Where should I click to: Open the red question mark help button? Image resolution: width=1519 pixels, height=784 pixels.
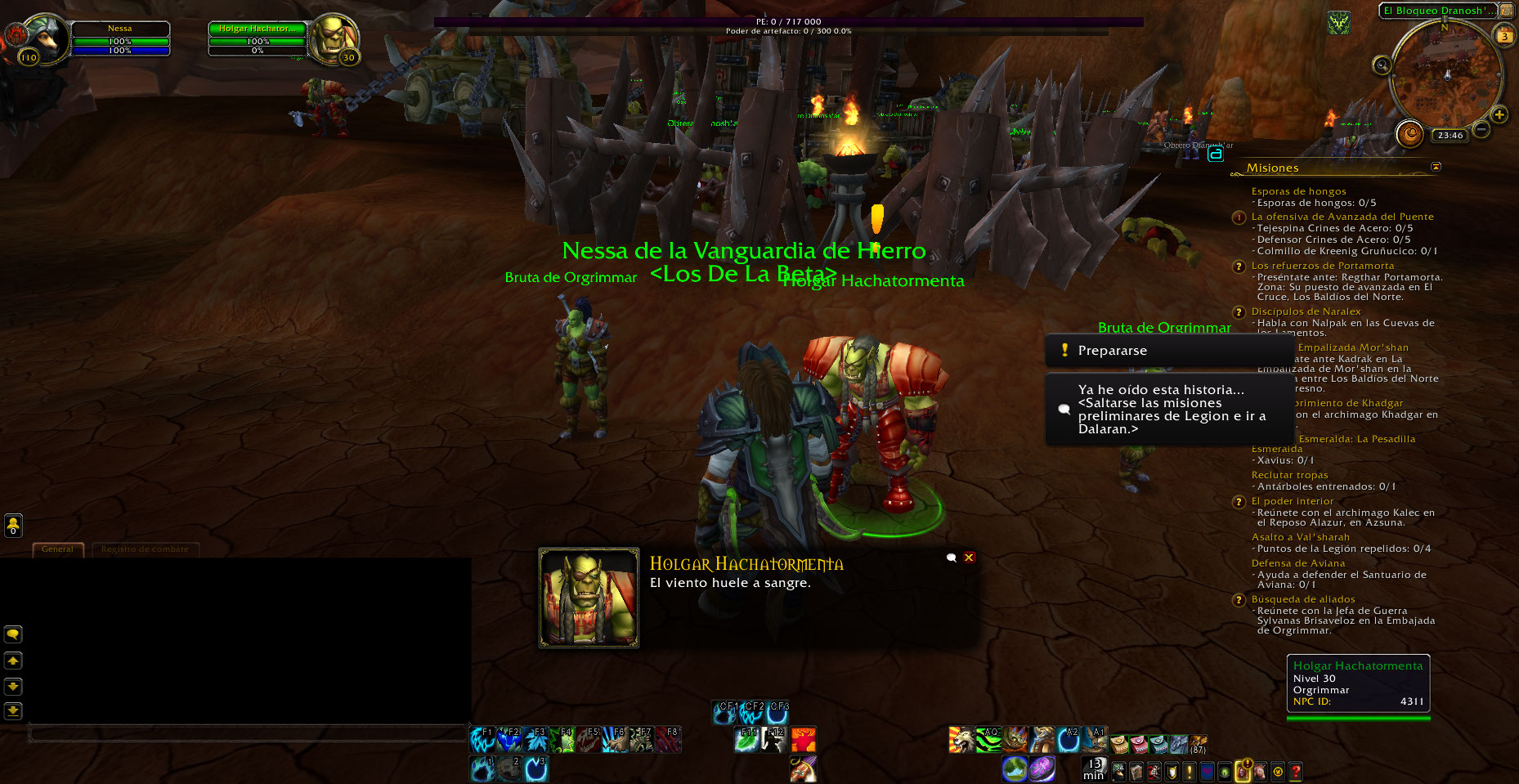click(x=1295, y=770)
